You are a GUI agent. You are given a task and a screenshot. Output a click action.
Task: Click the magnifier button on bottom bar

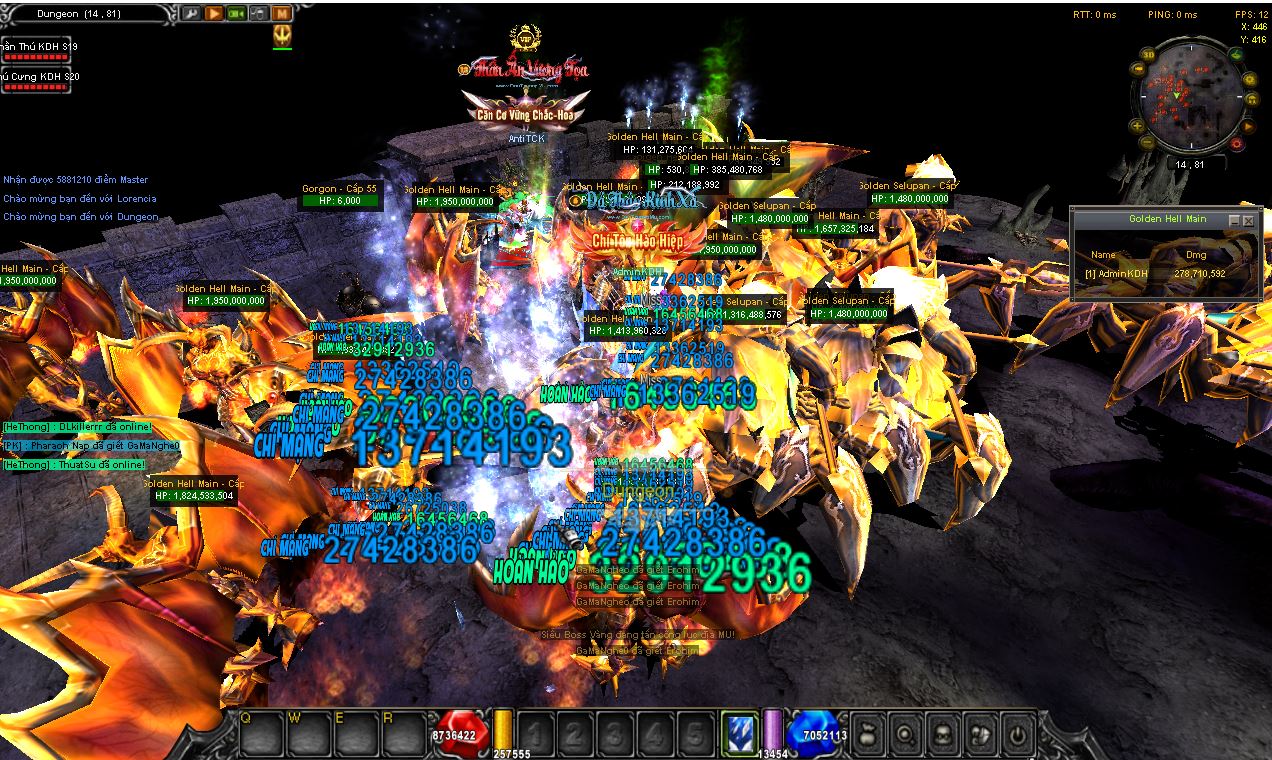point(906,735)
